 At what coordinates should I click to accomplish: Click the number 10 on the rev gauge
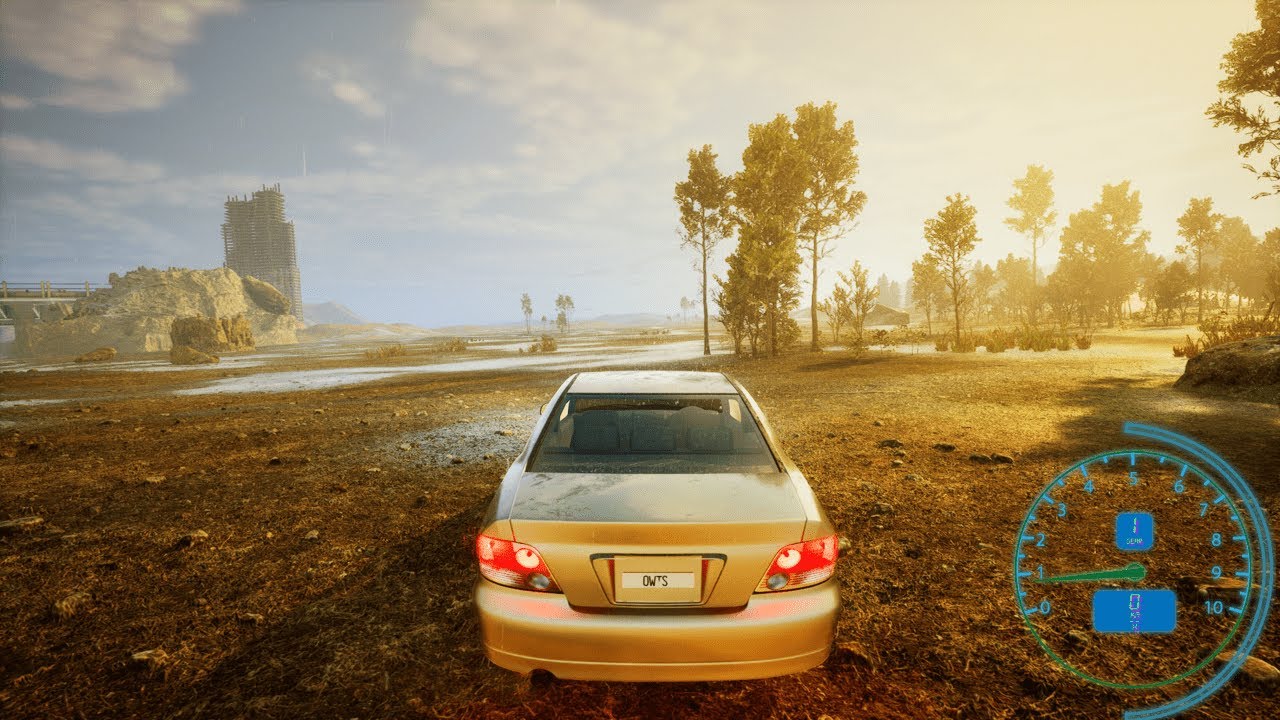click(x=1216, y=606)
